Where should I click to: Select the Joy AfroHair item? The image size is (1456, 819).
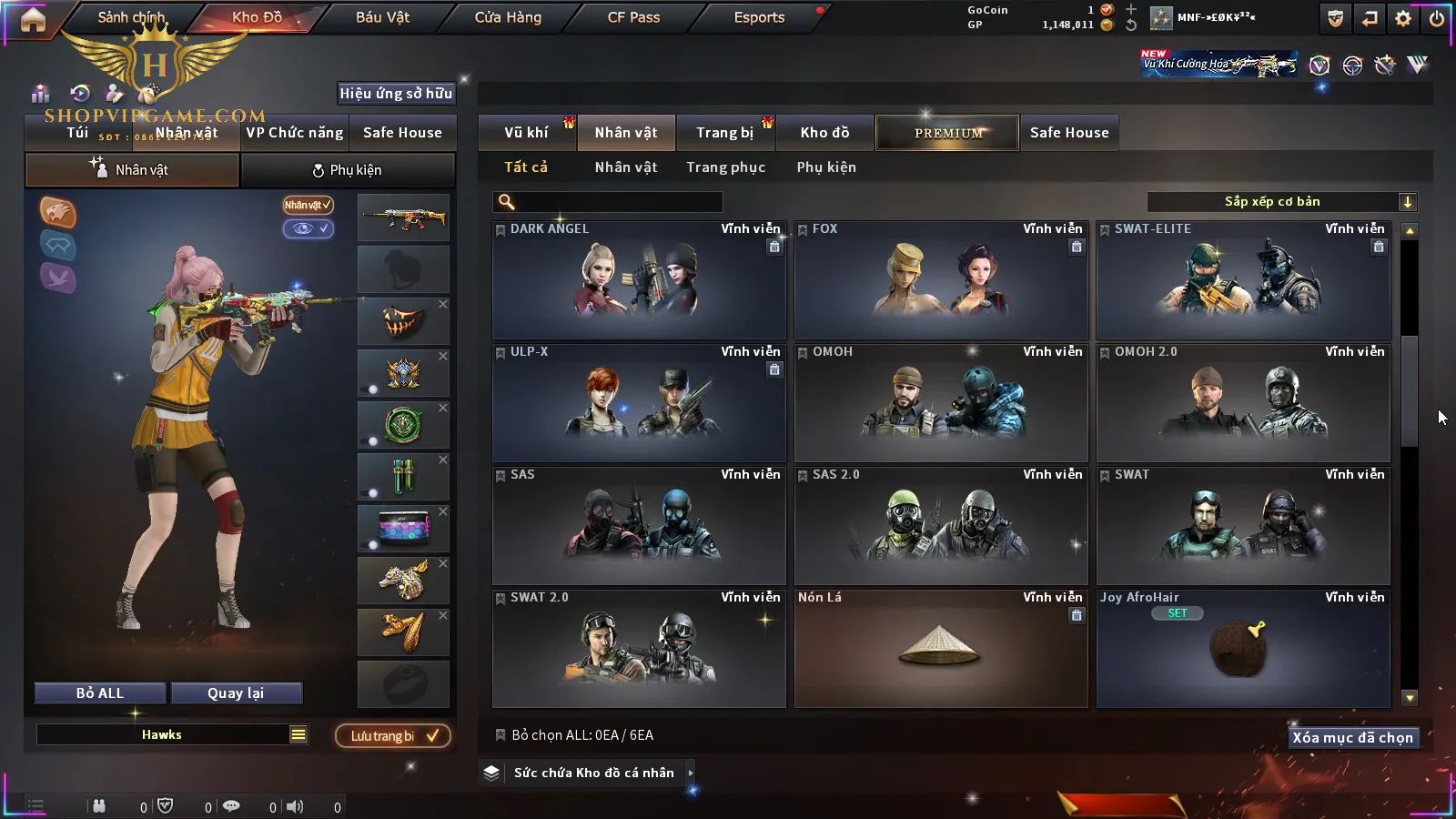click(1243, 649)
